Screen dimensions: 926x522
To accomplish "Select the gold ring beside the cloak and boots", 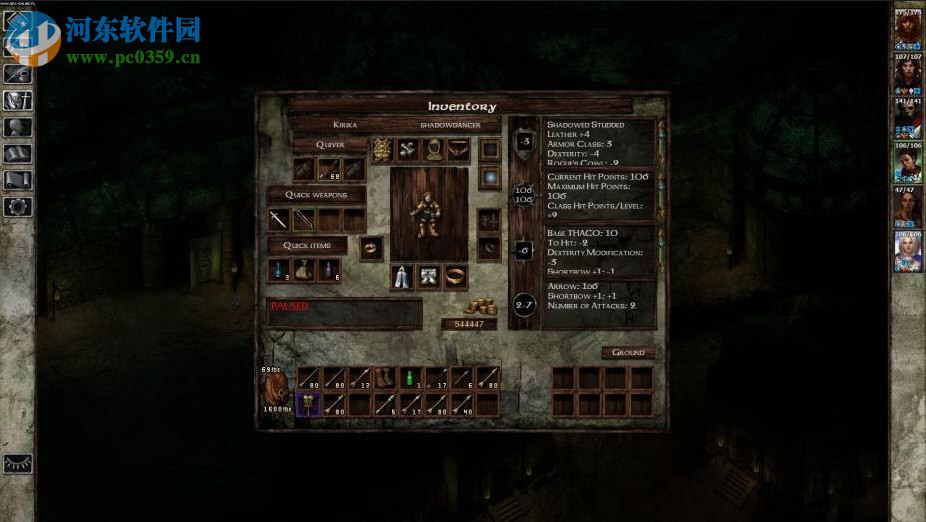I will click(455, 277).
